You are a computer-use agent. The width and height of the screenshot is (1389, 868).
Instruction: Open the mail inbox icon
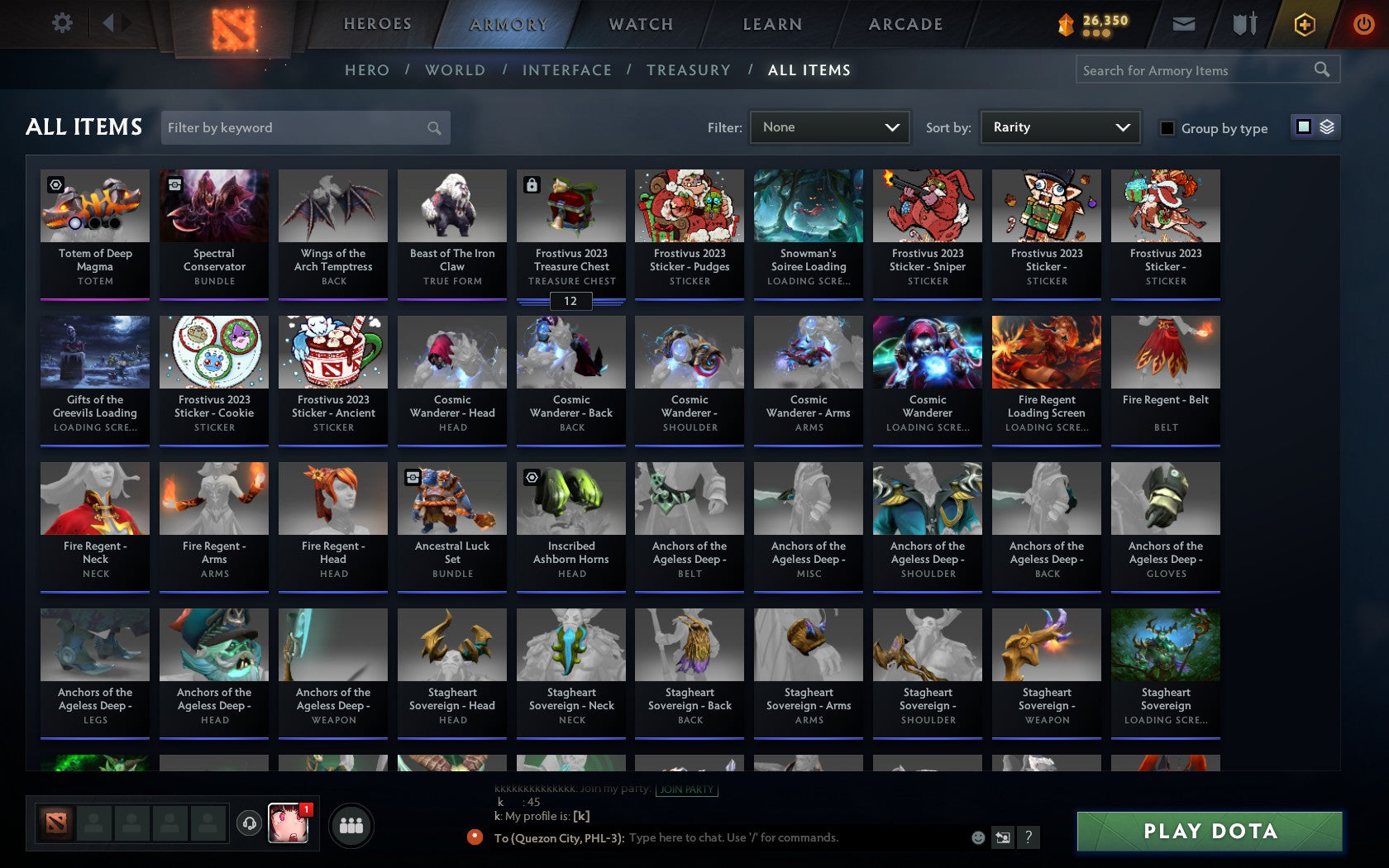click(1184, 23)
